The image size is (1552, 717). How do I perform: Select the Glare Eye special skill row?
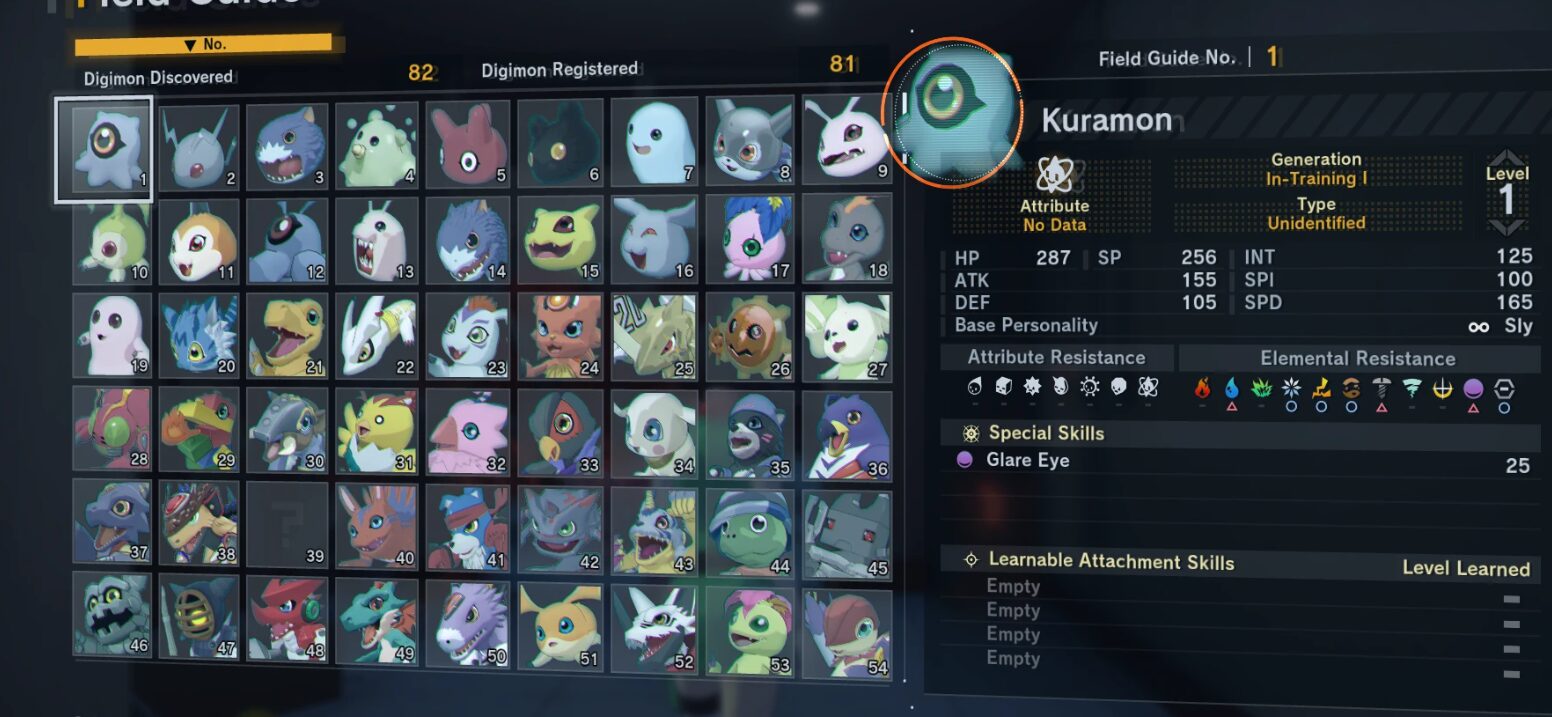[1240, 461]
